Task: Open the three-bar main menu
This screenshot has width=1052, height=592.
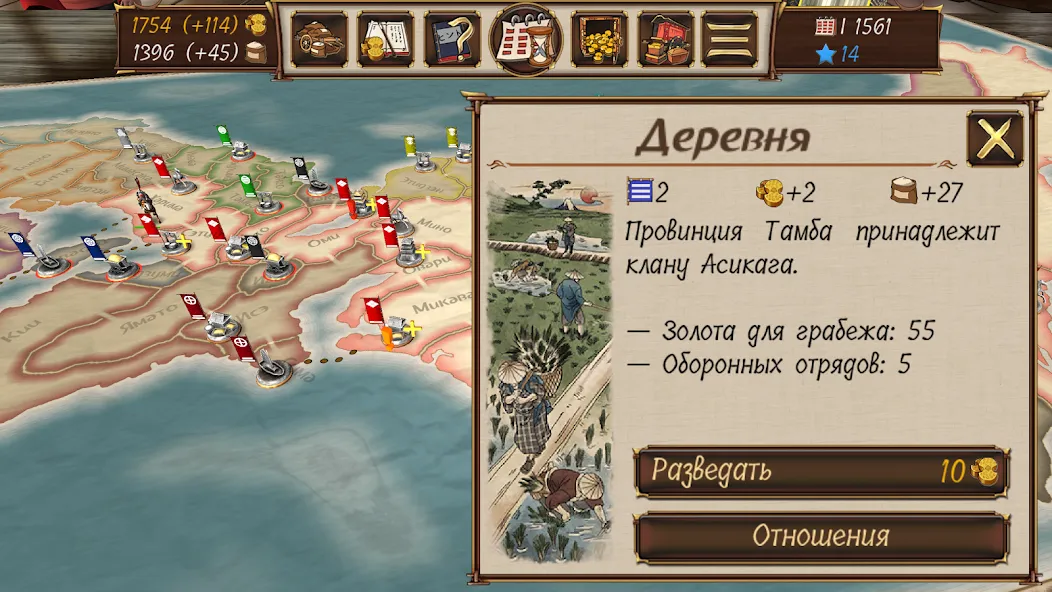Action: (x=730, y=40)
